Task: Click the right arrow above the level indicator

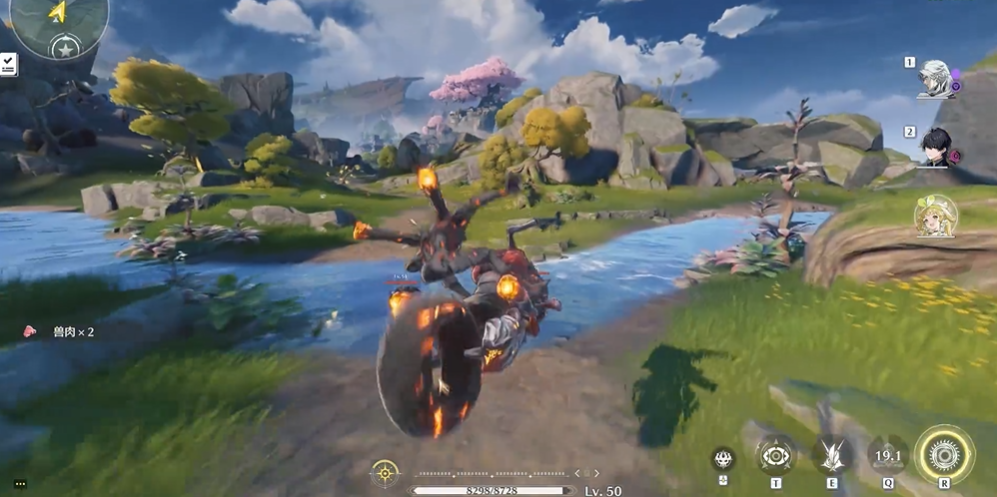Action: pyautogui.click(x=598, y=472)
